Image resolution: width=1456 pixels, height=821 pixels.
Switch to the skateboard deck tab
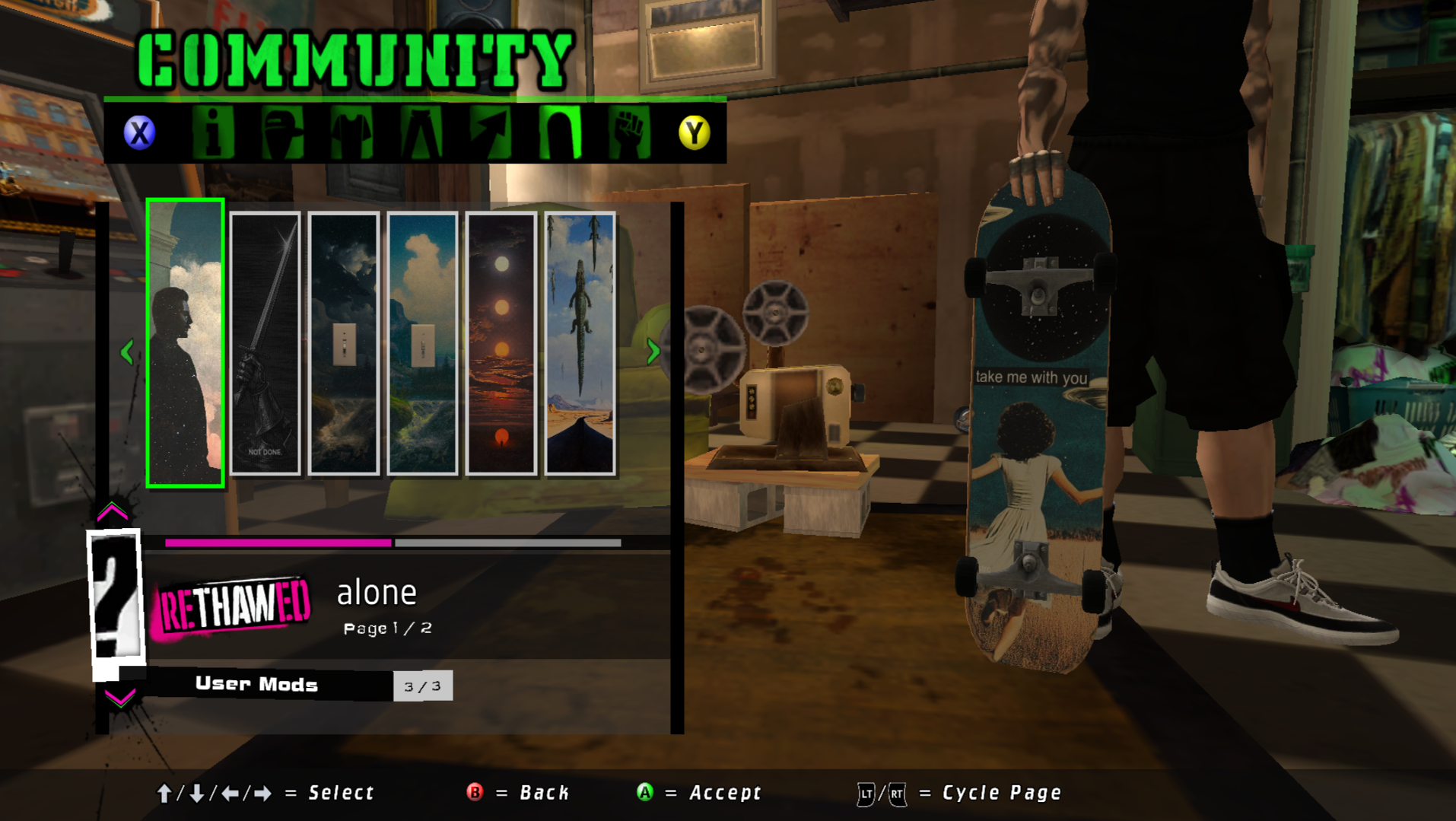point(560,133)
